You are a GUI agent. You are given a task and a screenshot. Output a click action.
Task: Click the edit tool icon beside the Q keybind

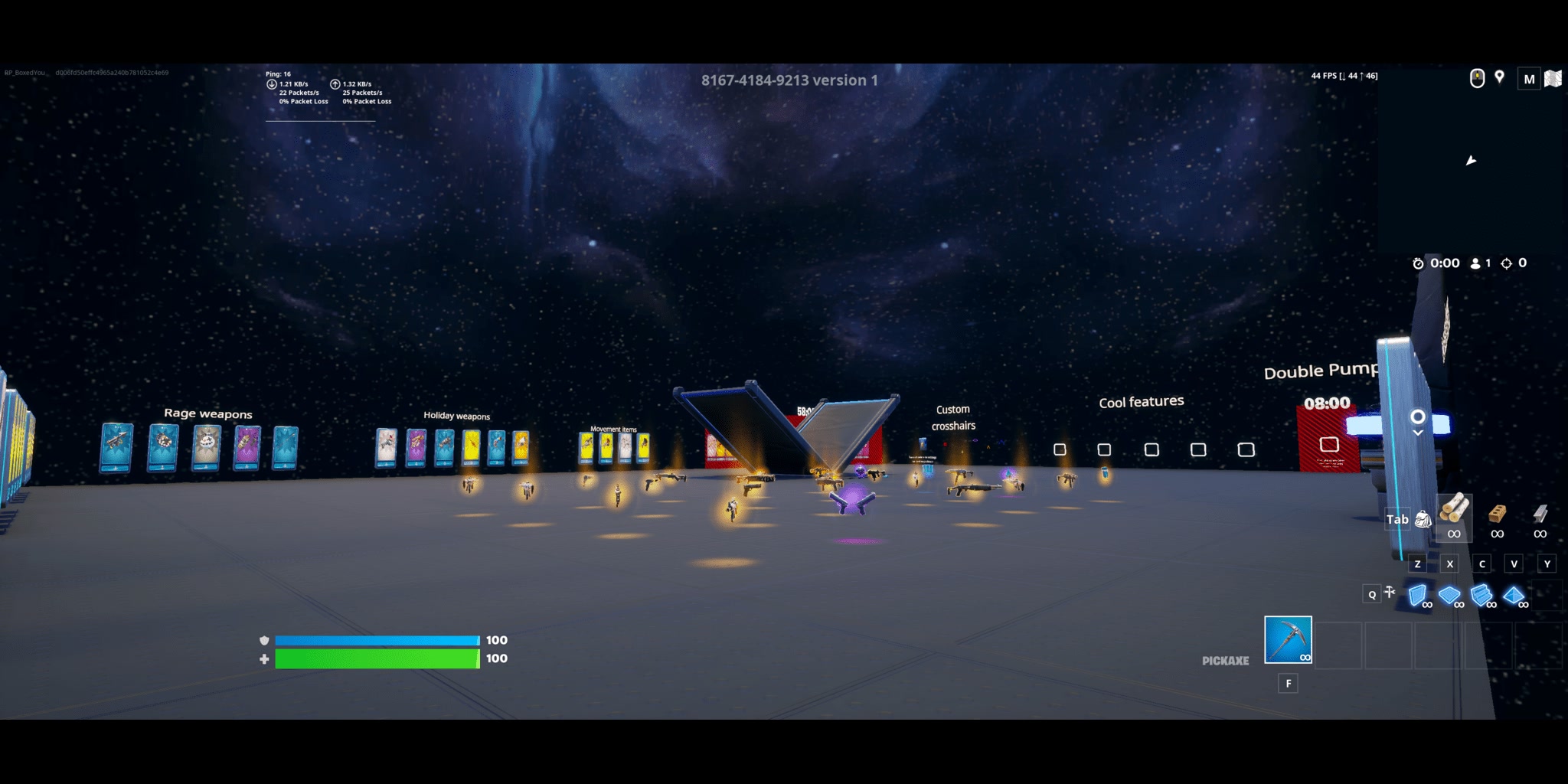click(x=1390, y=593)
